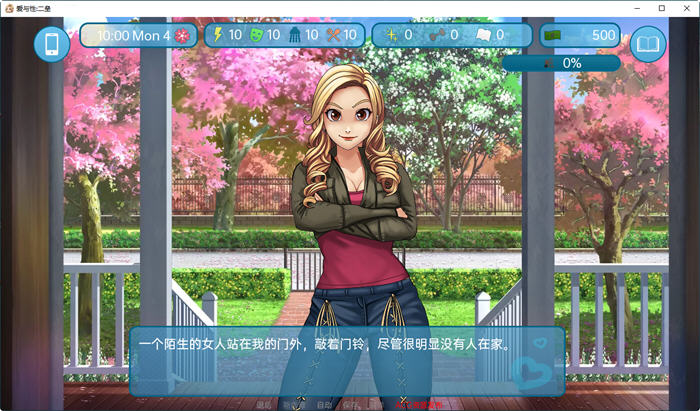Open the book journal icon
700x411 pixels.
(x=648, y=44)
